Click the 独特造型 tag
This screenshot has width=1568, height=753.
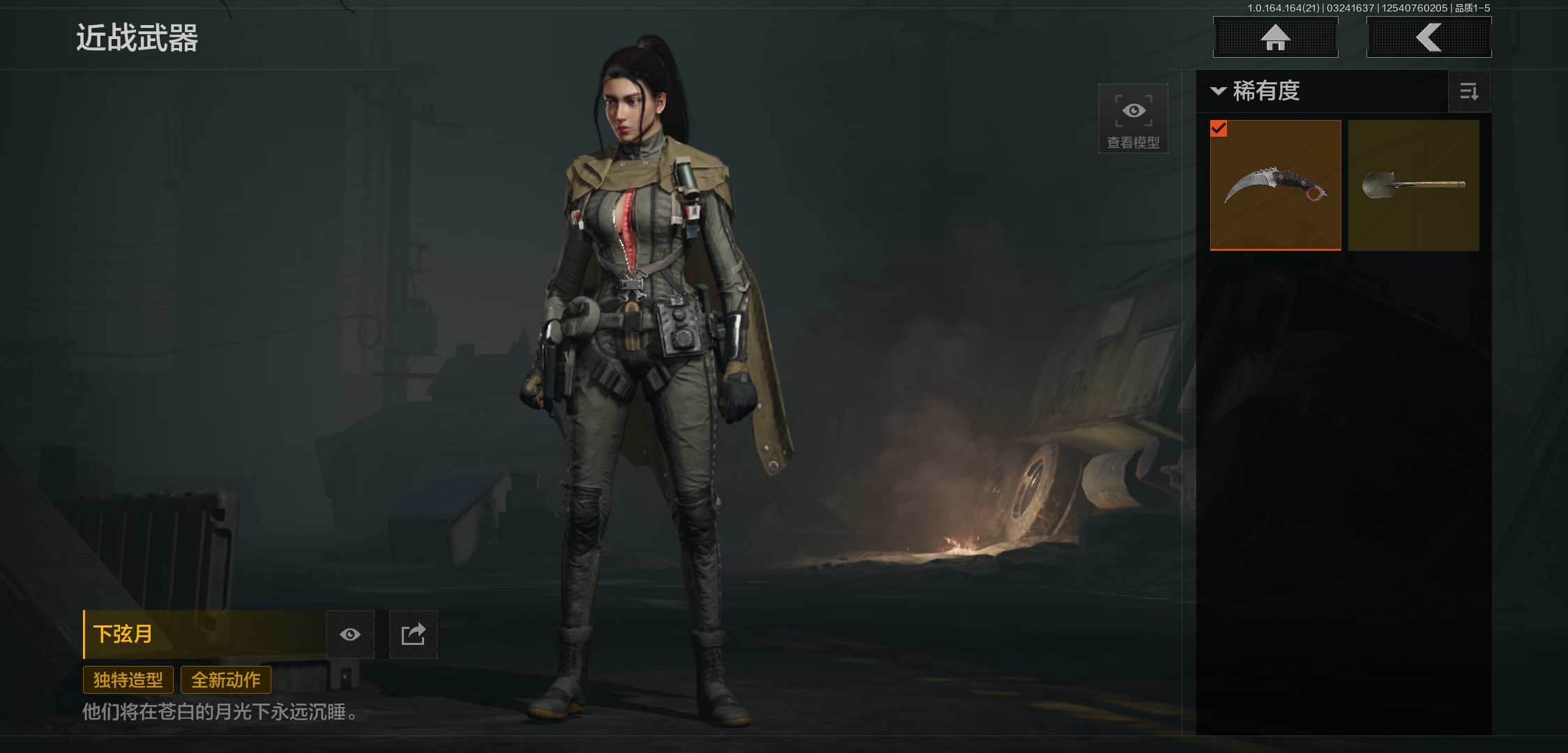128,680
